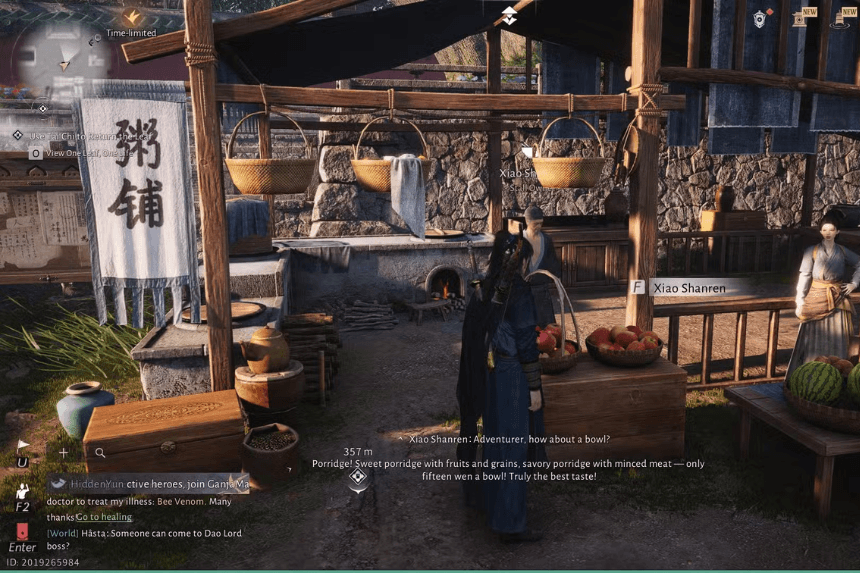Select the 'Use Tai Chi to Return the Leaf' quest tracker
This screenshot has width=860, height=573.
90,135
